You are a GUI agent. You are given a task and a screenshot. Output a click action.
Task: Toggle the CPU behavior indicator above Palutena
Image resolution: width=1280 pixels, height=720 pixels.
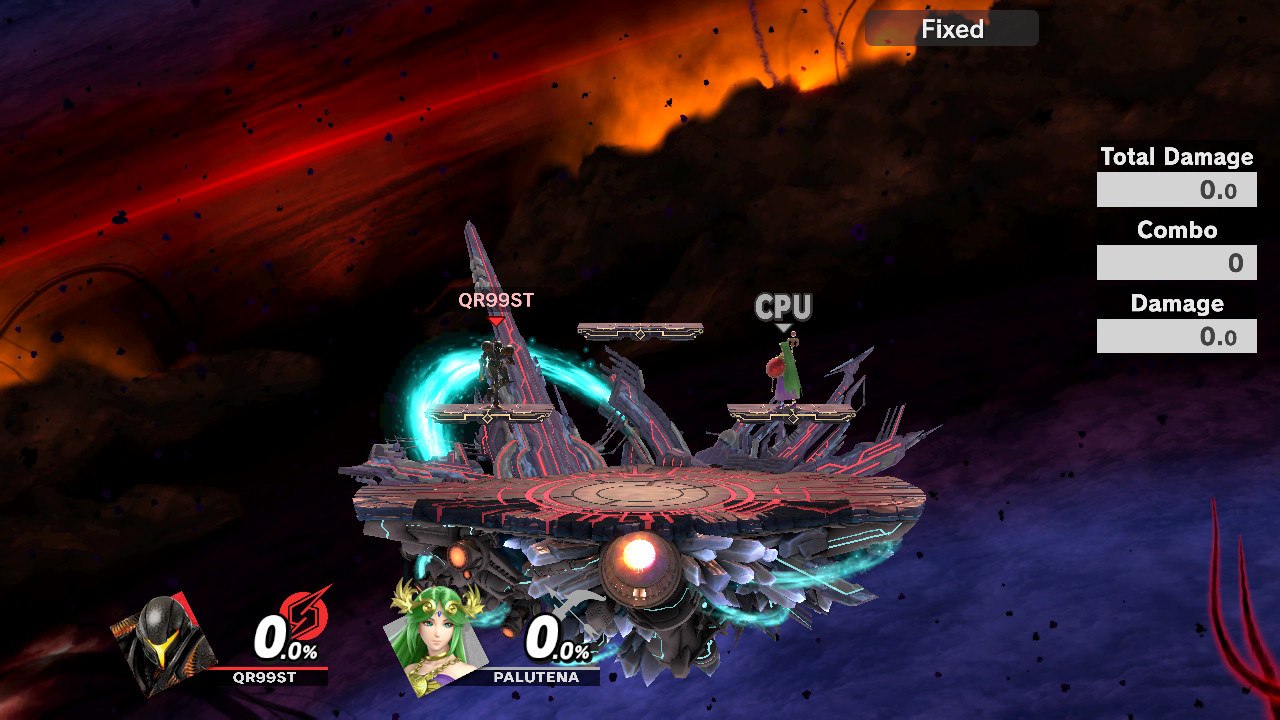click(x=782, y=305)
